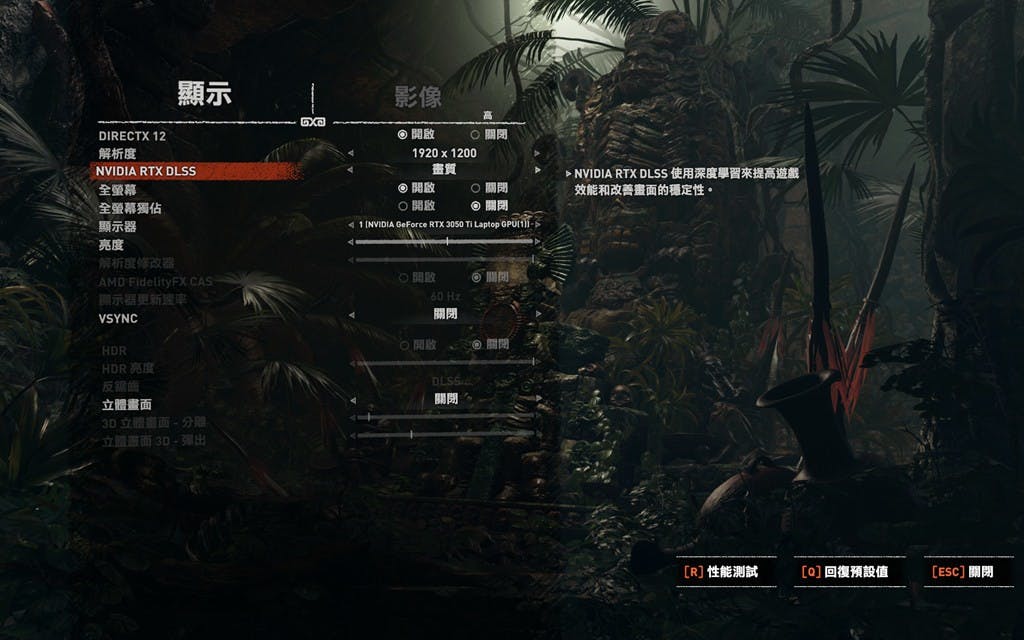Select the 解析度 (Resolution) row label
Screen dimensions: 1024x640
pyautogui.click(x=119, y=153)
